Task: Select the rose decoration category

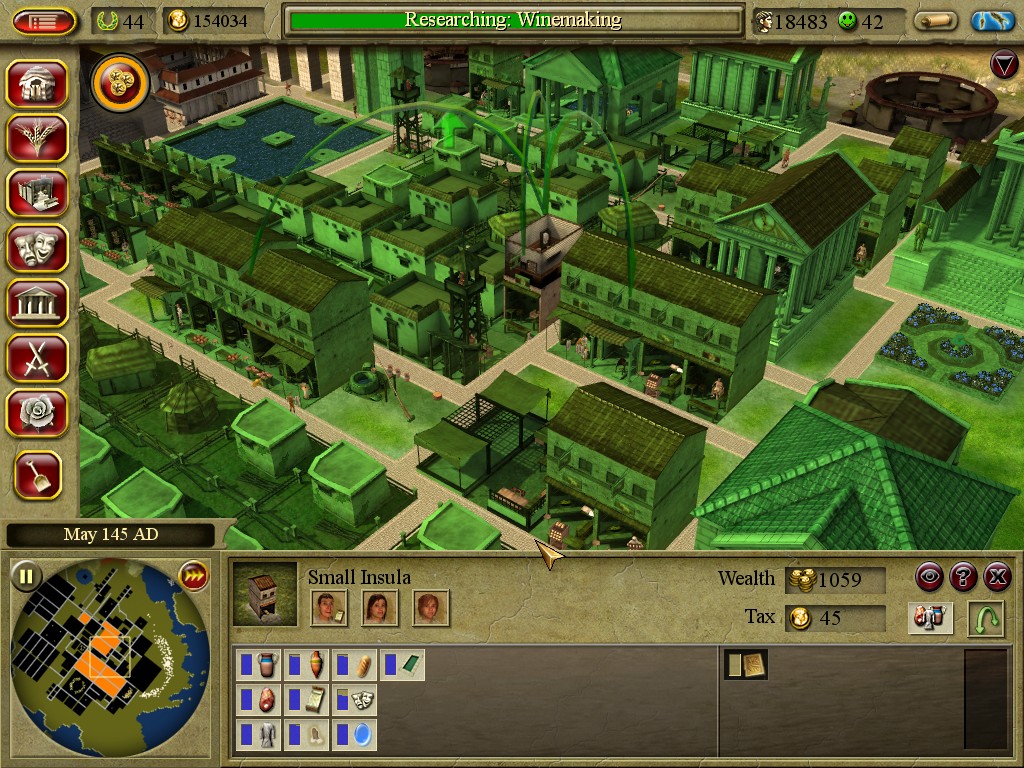Action: (37, 412)
